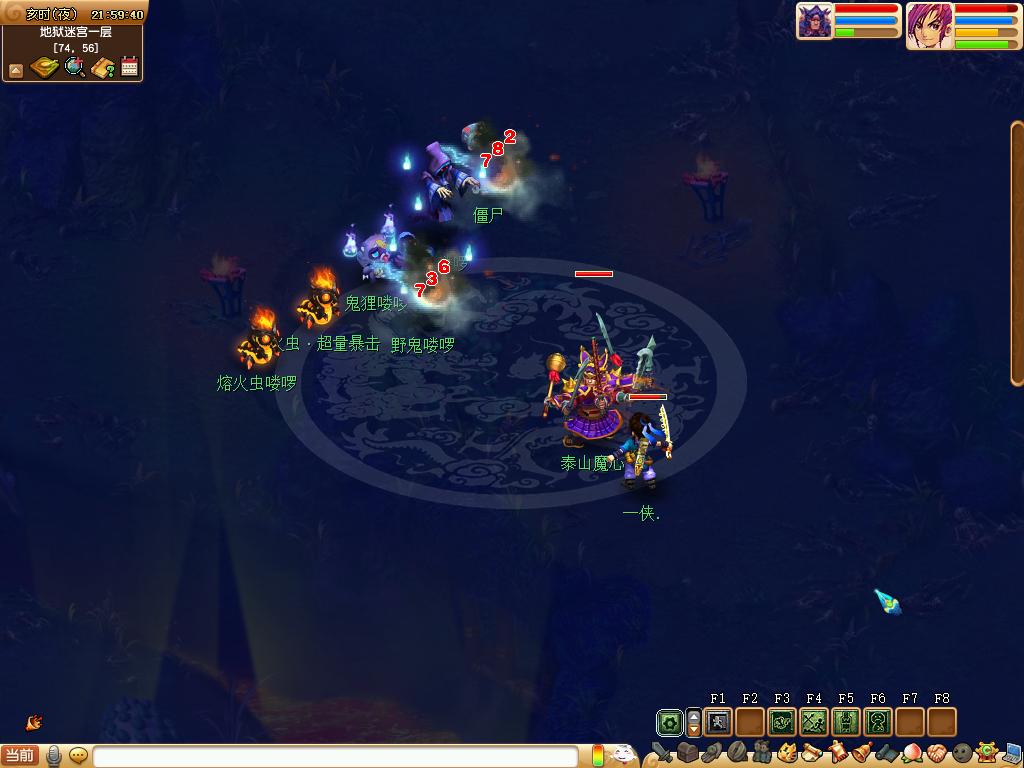Screen dimensions: 1024x768
Task: Toggle the microphone voice chat button
Action: point(54,755)
